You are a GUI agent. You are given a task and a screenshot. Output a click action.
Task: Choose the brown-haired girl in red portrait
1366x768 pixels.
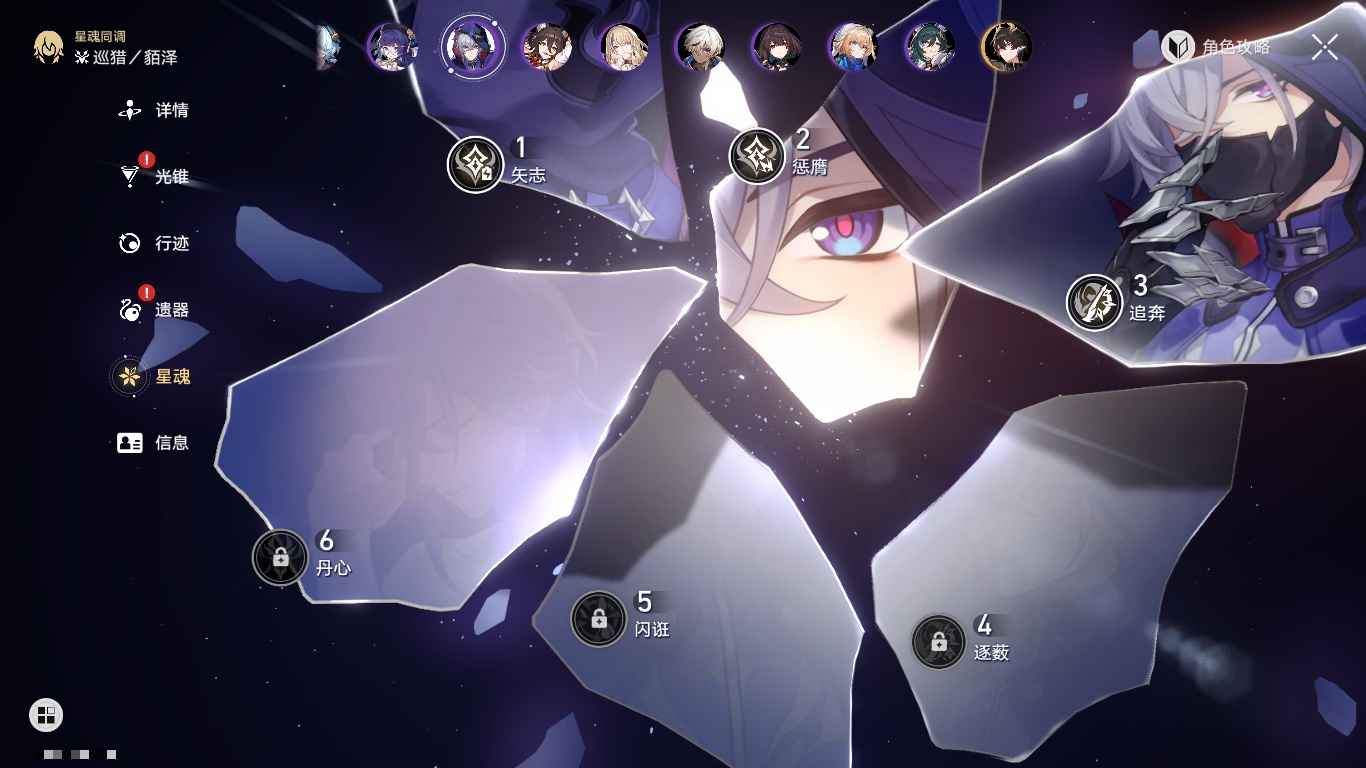(546, 47)
